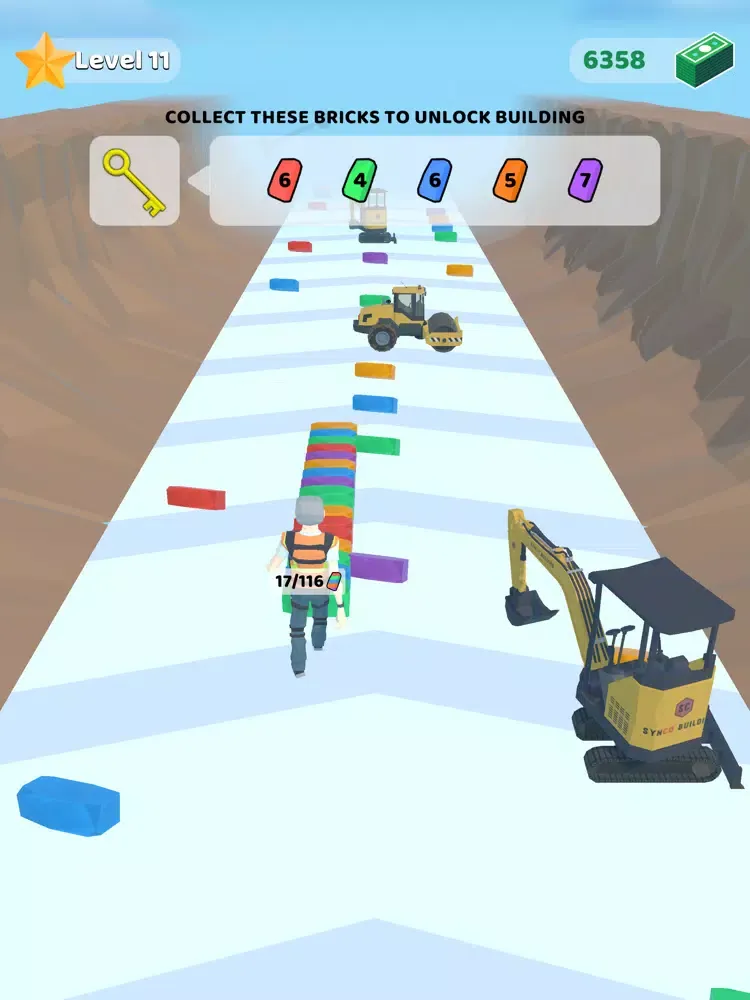This screenshot has height=1000, width=750.
Task: Select the blue brick requirement showing 6
Action: pyautogui.click(x=434, y=181)
